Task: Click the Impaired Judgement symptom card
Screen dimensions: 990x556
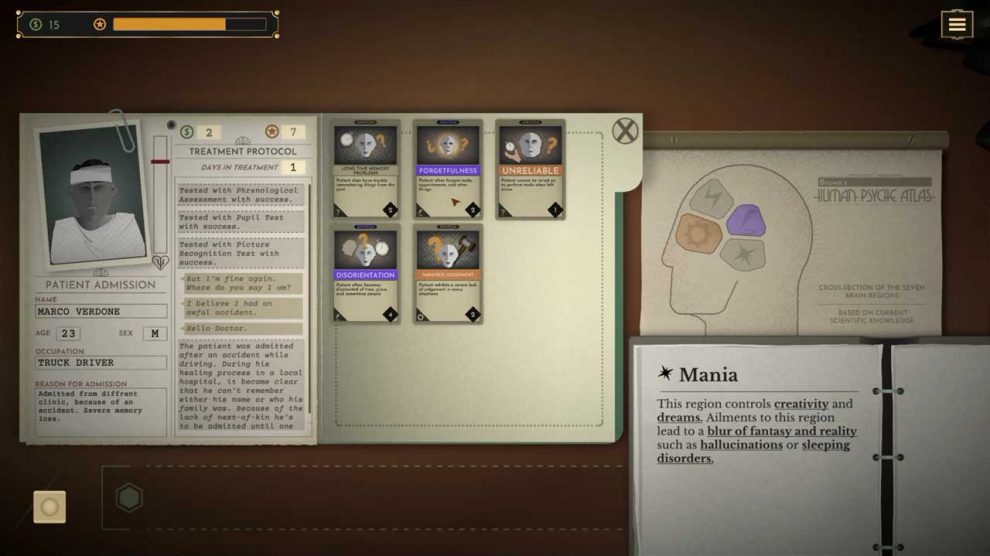Action: point(448,273)
